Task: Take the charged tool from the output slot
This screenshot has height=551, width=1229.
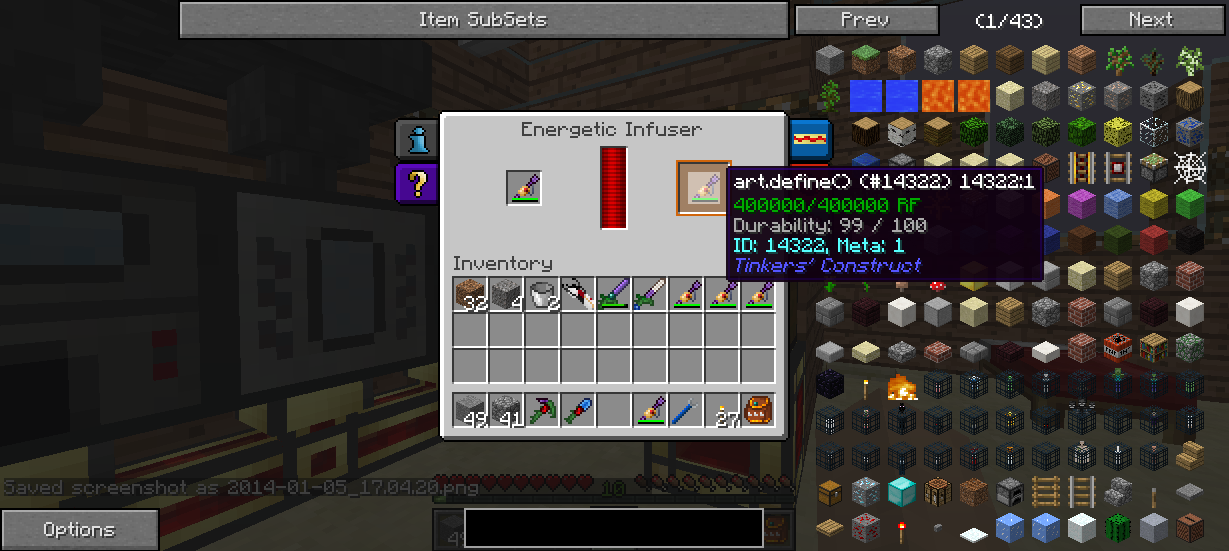Action: [704, 188]
